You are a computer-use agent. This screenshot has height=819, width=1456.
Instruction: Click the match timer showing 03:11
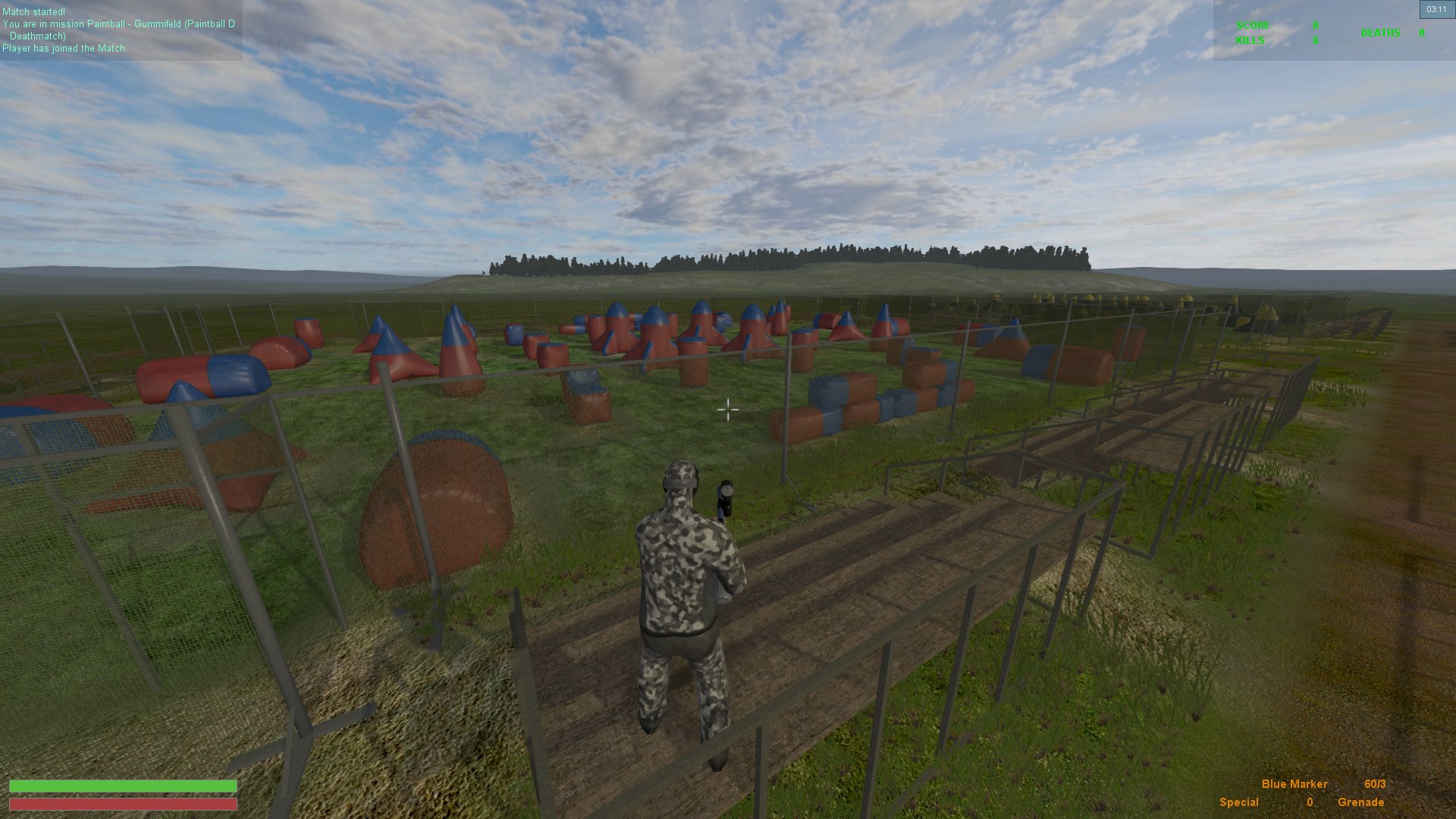1436,9
